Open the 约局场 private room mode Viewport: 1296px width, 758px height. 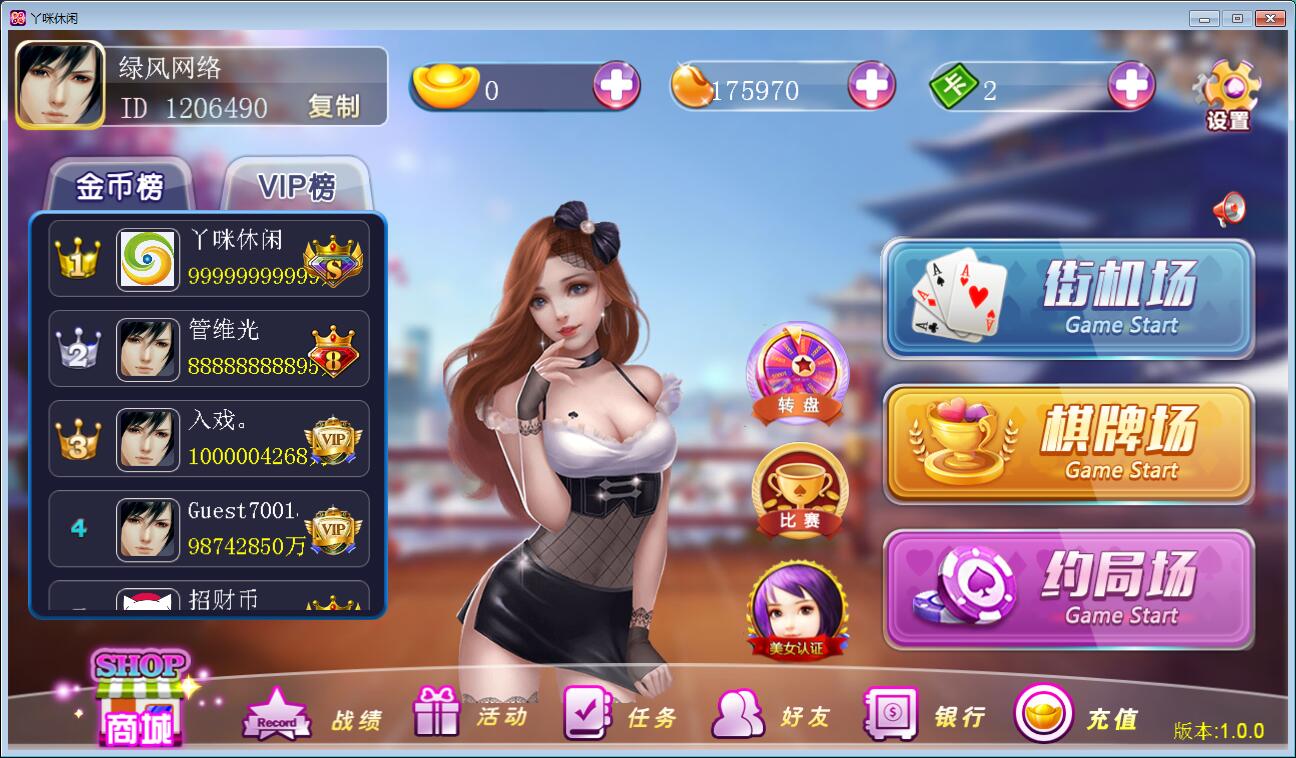(1068, 589)
